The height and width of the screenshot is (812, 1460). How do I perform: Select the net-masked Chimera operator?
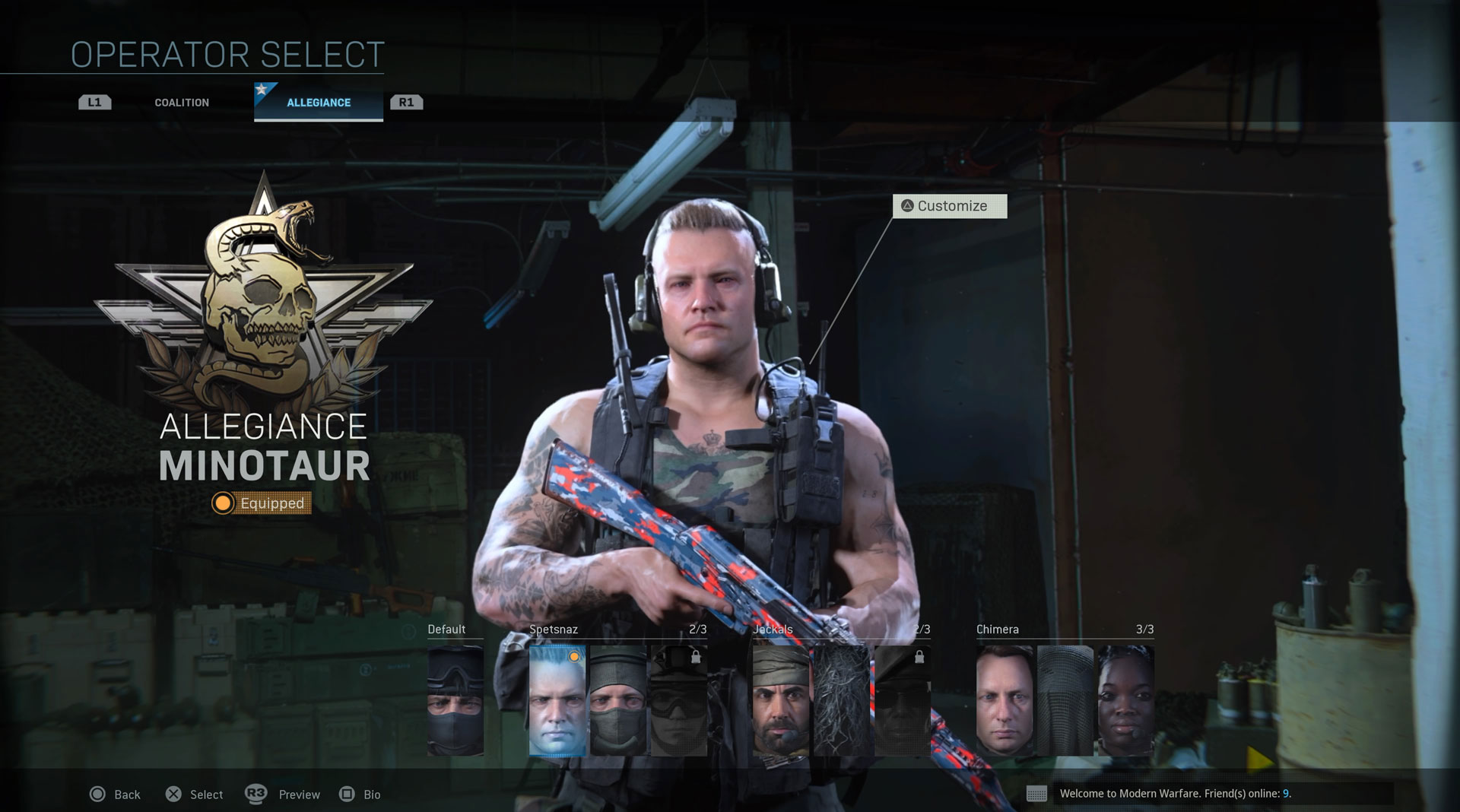tap(1065, 700)
